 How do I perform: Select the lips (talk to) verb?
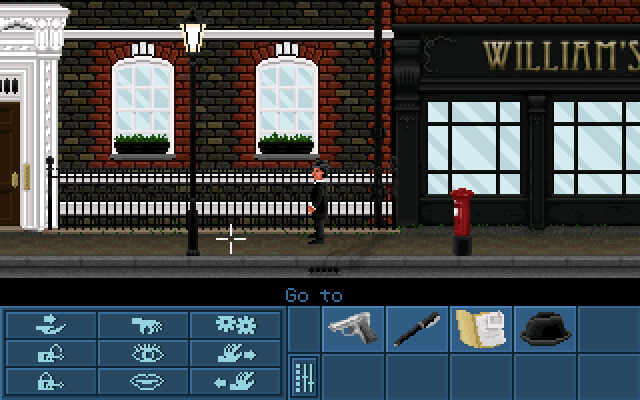tap(144, 380)
